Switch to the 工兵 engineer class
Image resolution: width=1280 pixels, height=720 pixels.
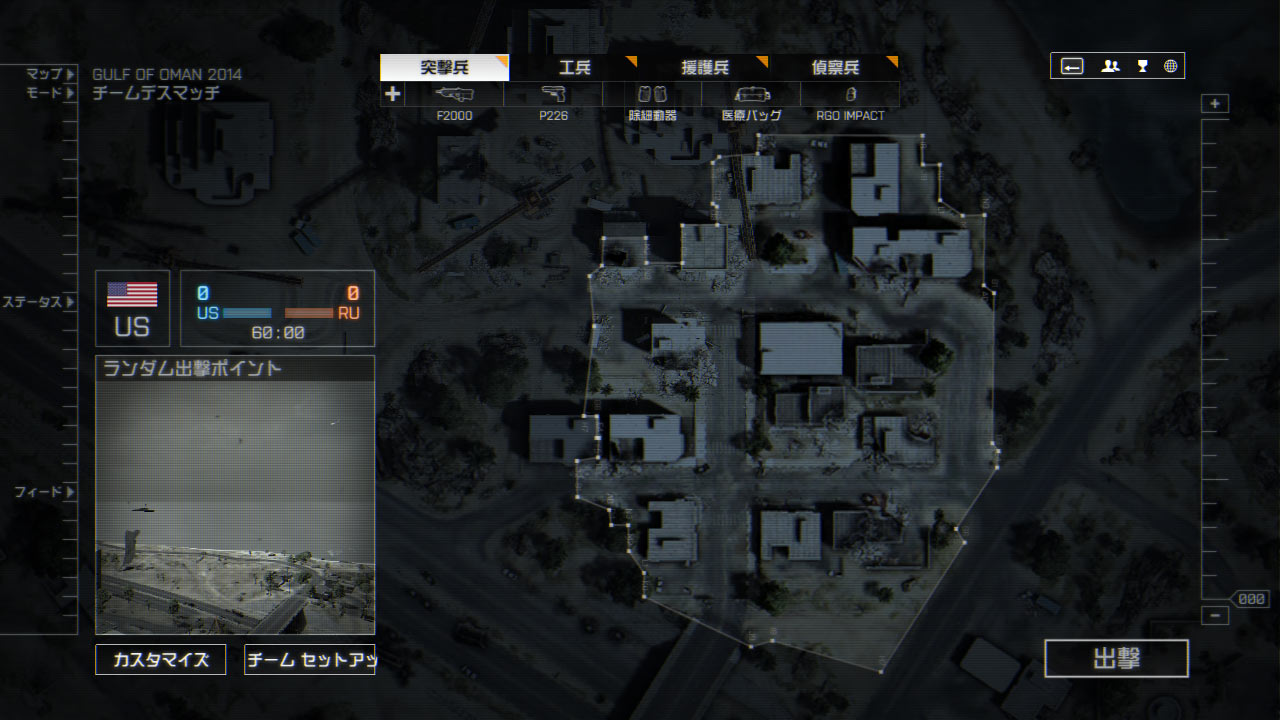pos(575,68)
